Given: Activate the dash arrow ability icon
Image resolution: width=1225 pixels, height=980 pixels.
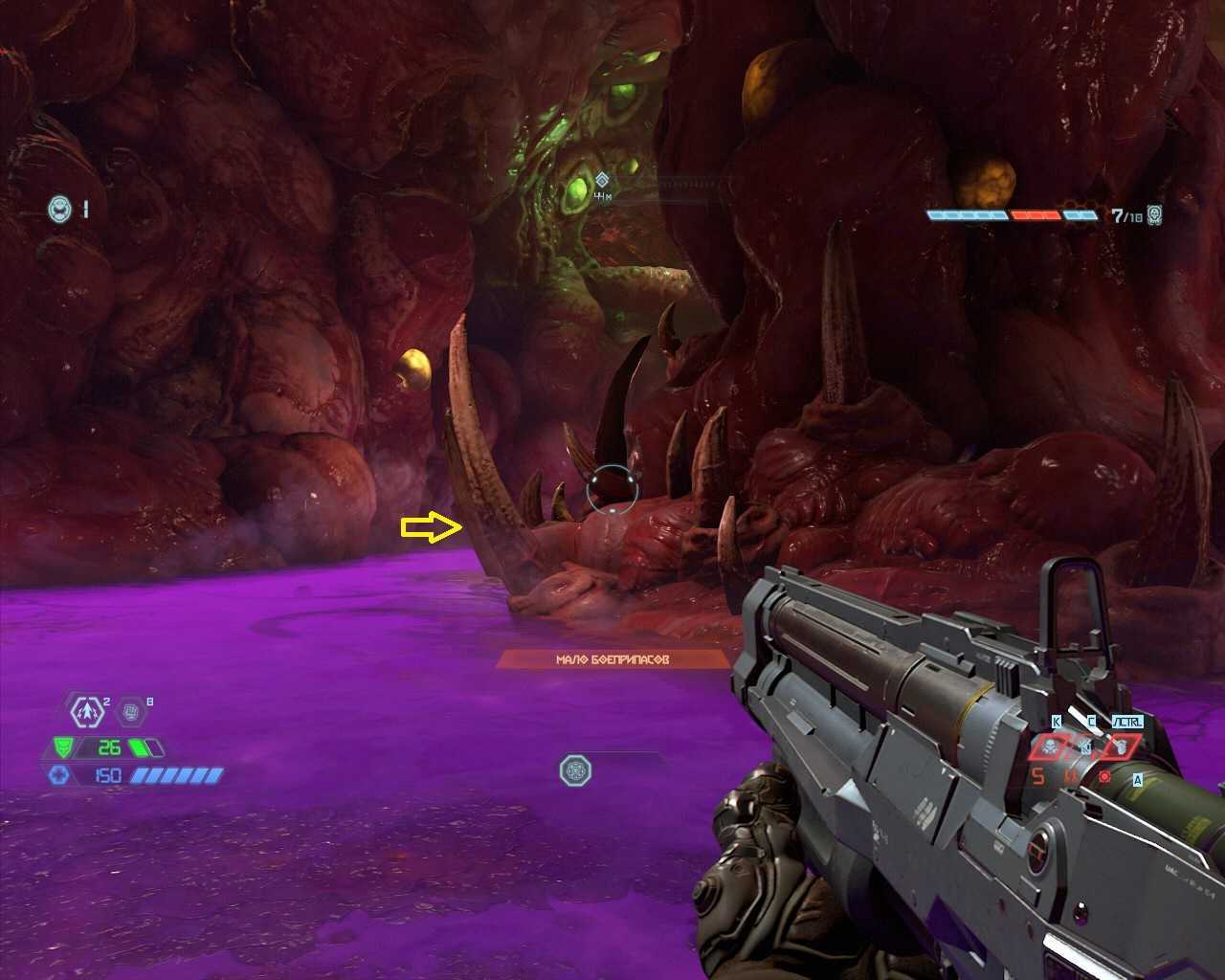Looking at the screenshot, I should click(x=87, y=712).
